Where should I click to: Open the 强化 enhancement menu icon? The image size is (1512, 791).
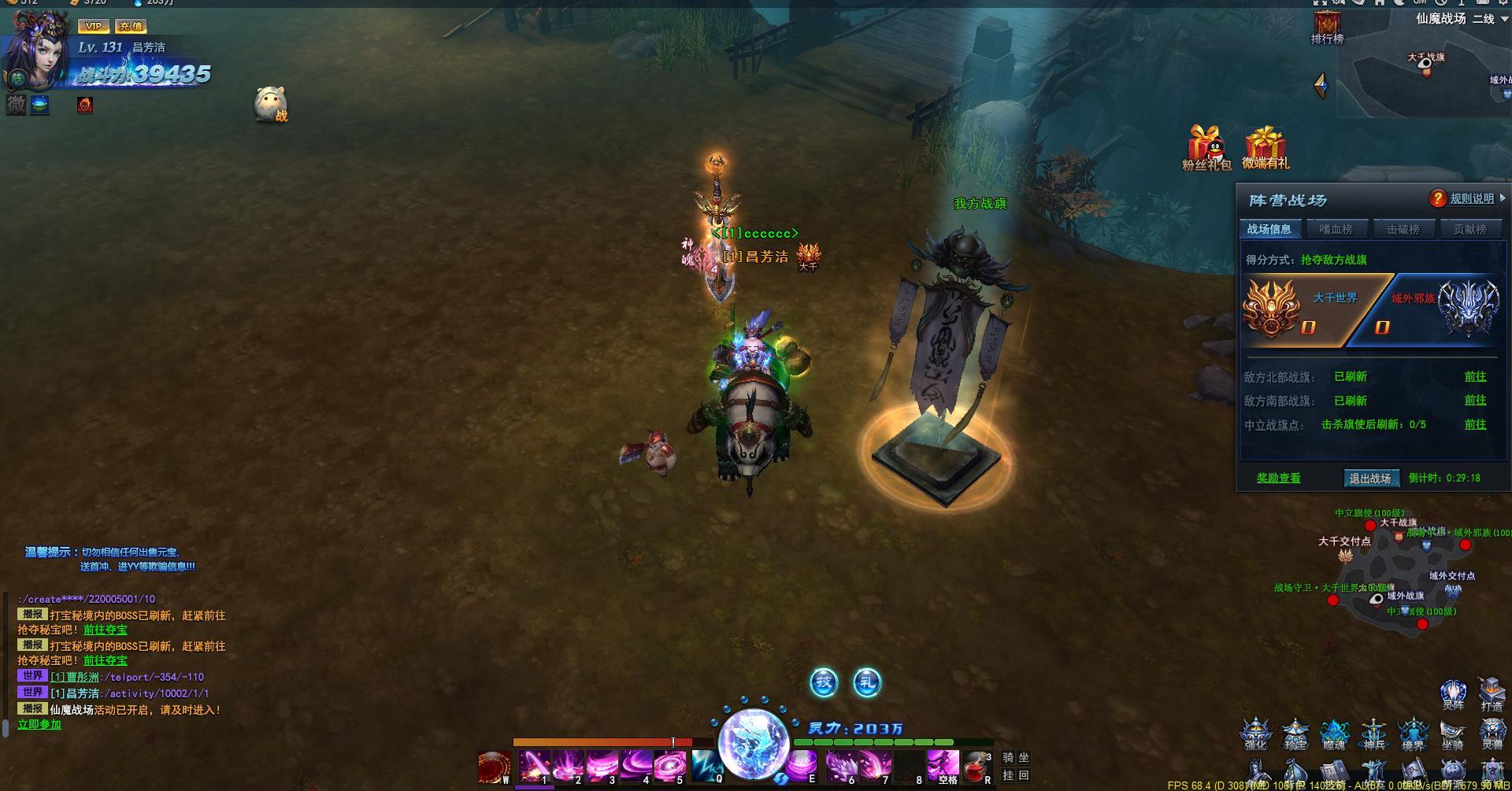point(1255,733)
